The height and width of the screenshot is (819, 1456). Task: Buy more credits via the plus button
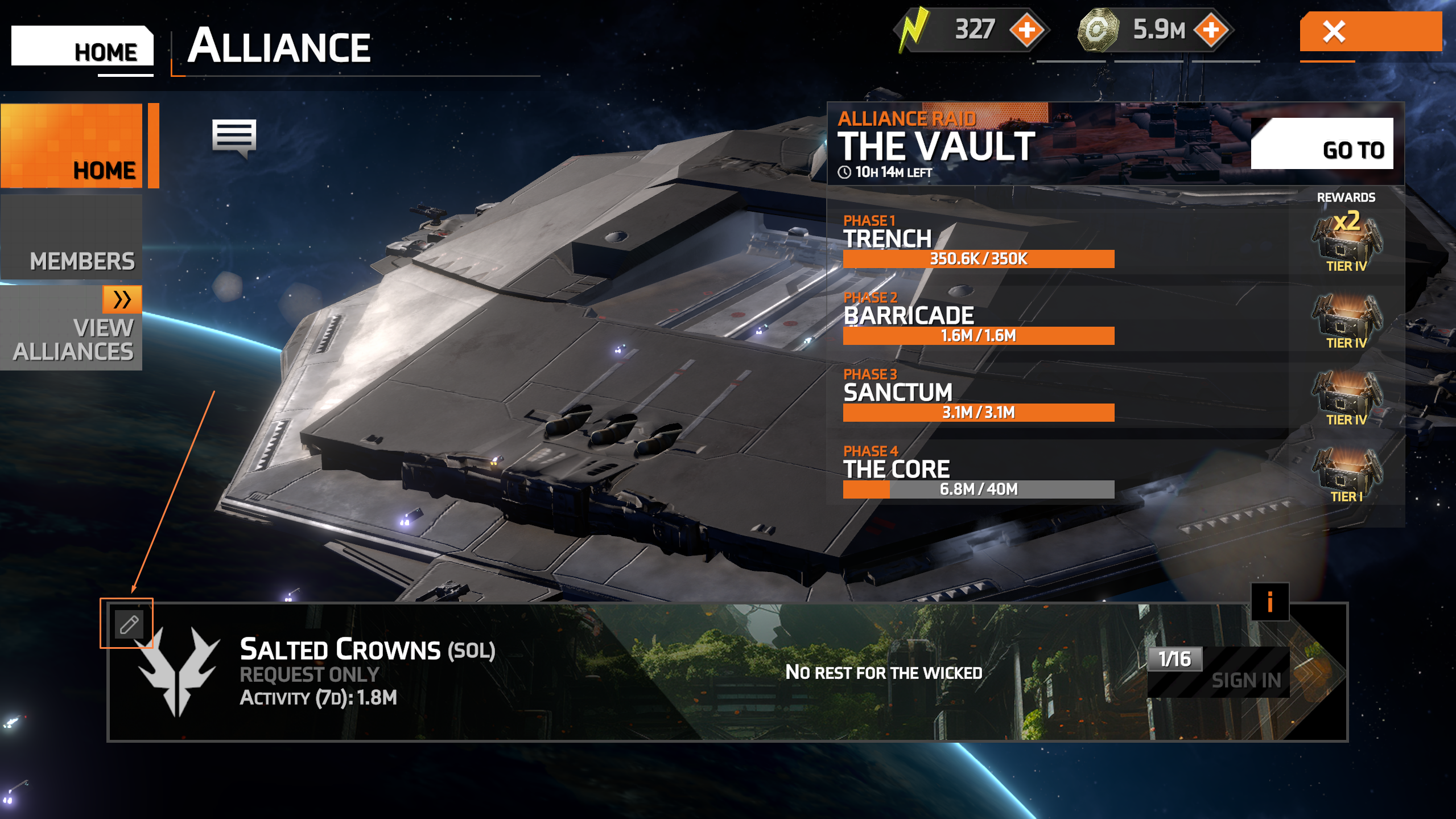pyautogui.click(x=1211, y=30)
